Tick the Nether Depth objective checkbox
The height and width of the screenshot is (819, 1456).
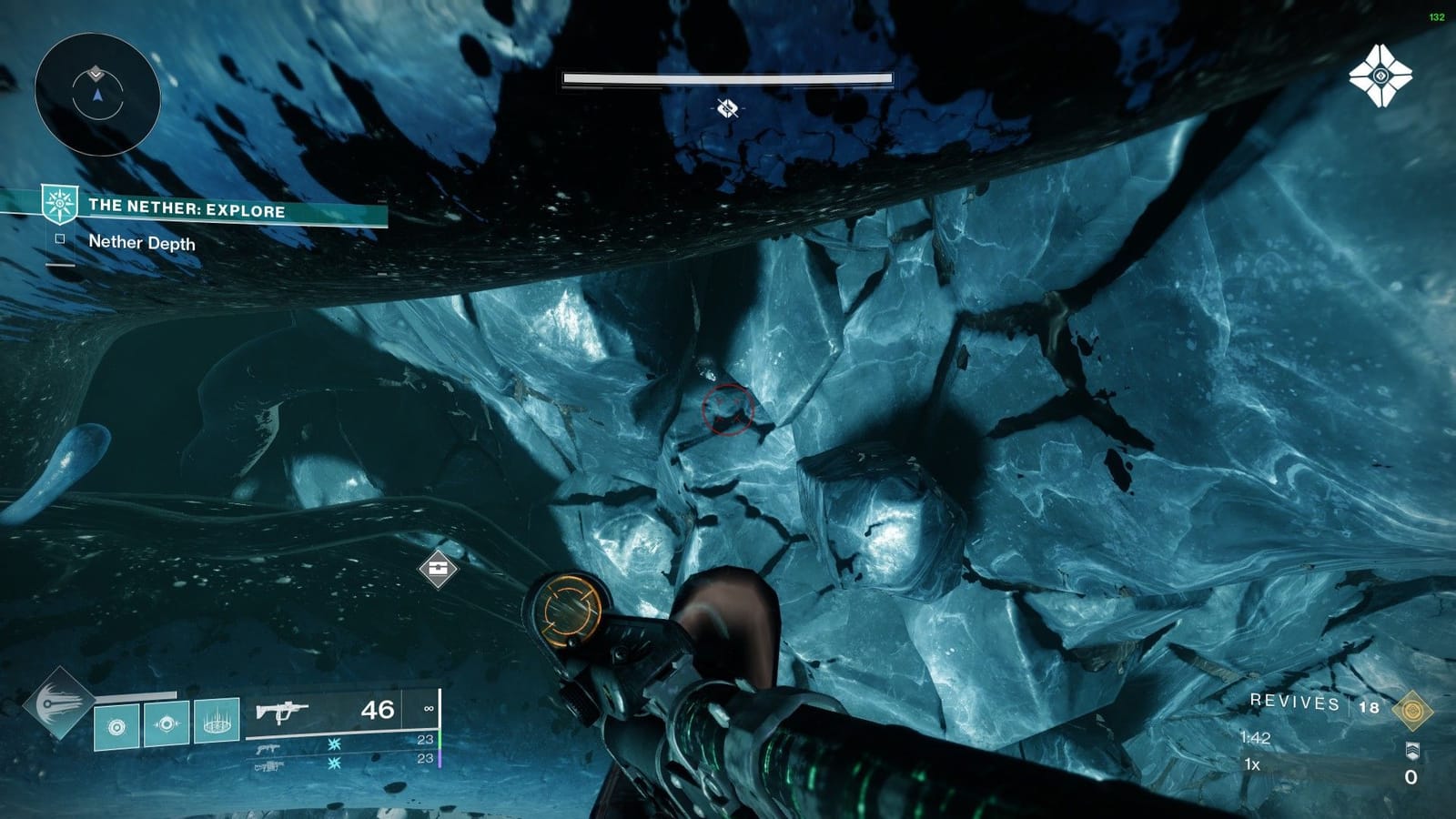60,239
